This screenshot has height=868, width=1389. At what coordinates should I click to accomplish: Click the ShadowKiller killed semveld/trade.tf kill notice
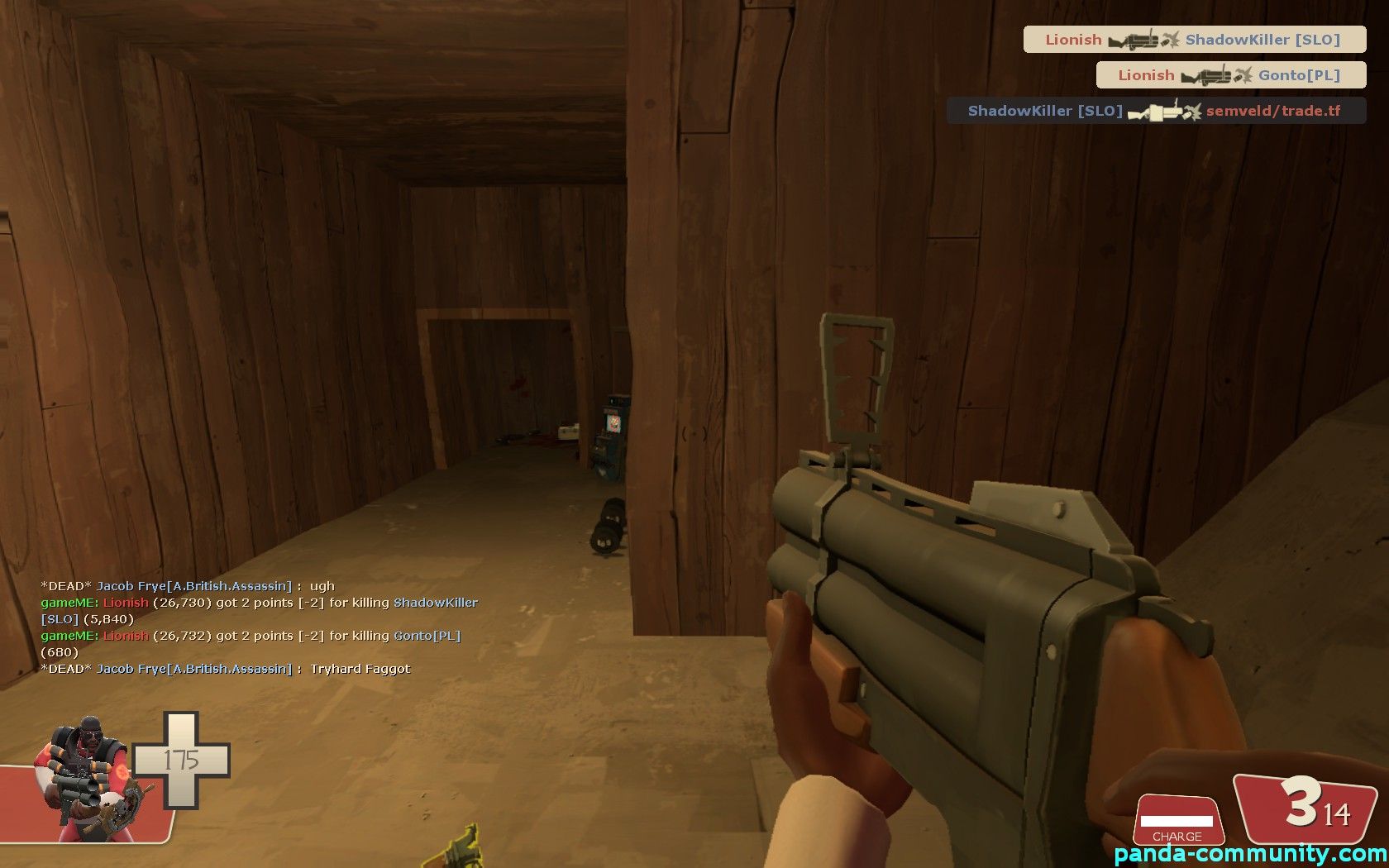point(1156,111)
